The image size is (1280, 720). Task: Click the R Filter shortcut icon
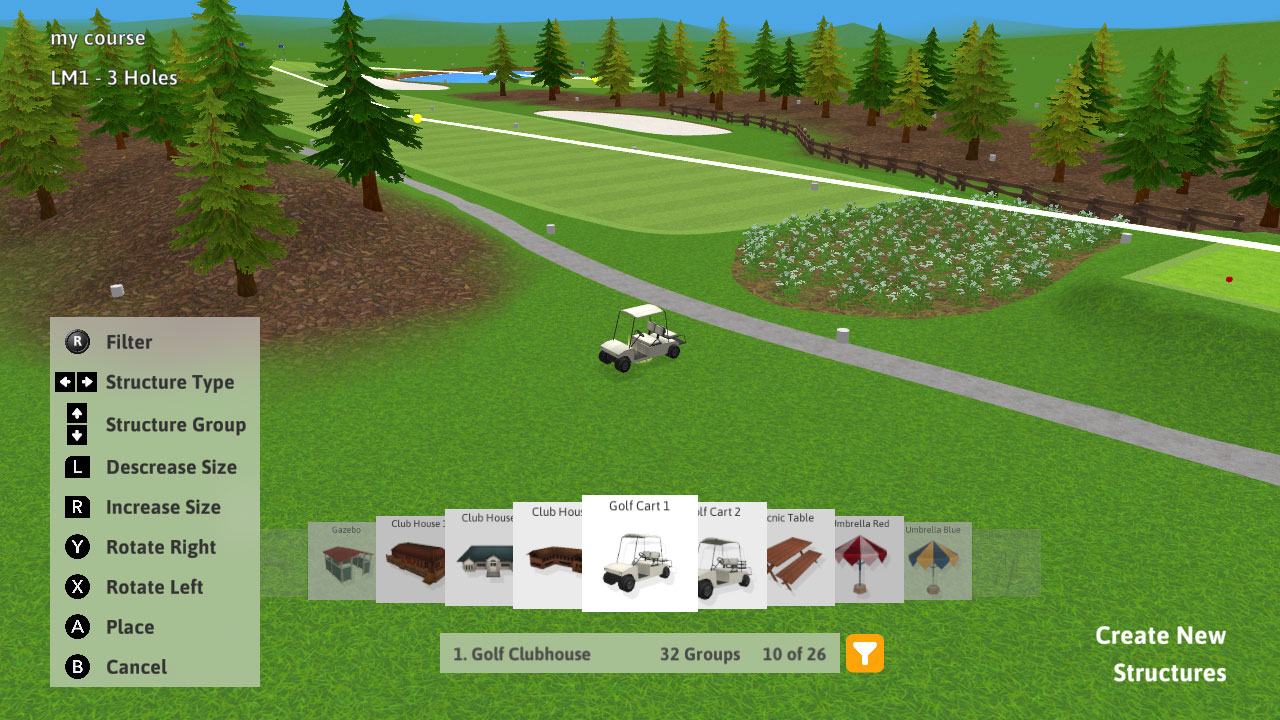click(x=78, y=342)
